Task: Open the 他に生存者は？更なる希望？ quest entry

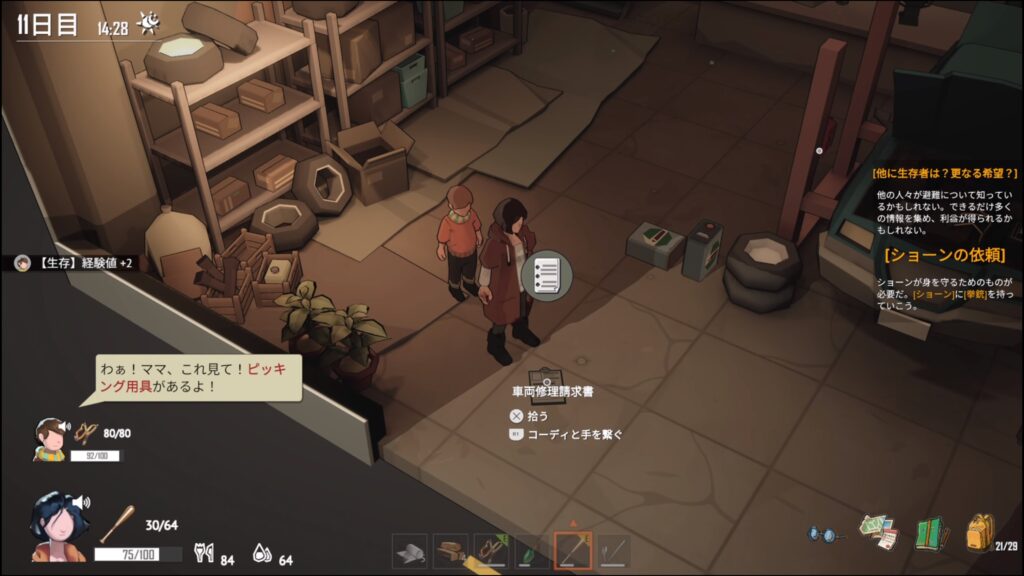Action: click(x=944, y=173)
